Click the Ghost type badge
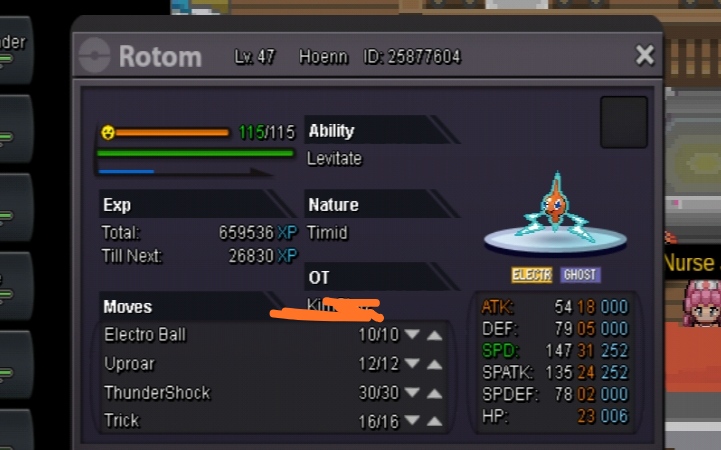 [x=581, y=275]
